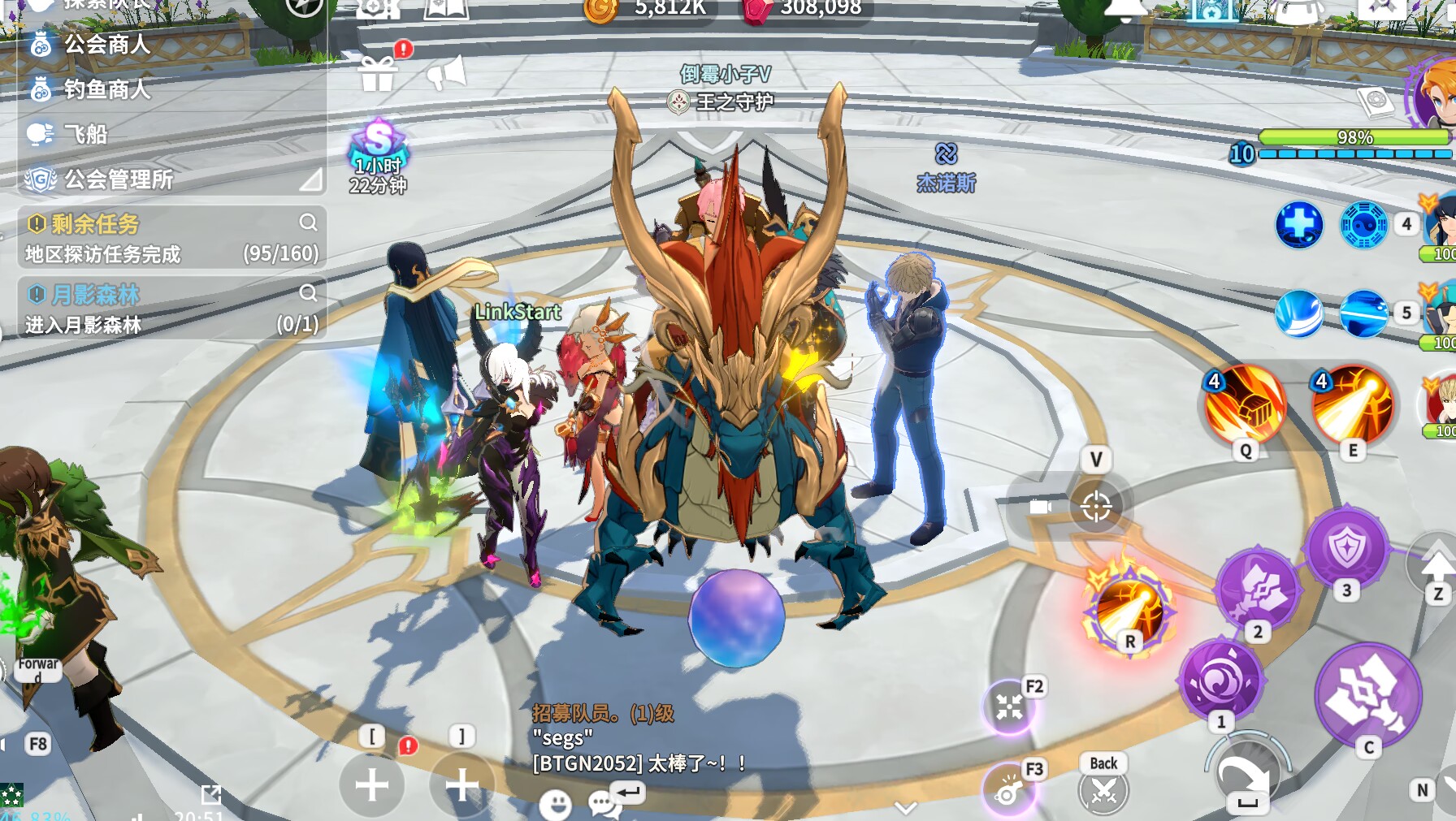
Task: Open the emoji smiley face button
Action: pyautogui.click(x=556, y=804)
